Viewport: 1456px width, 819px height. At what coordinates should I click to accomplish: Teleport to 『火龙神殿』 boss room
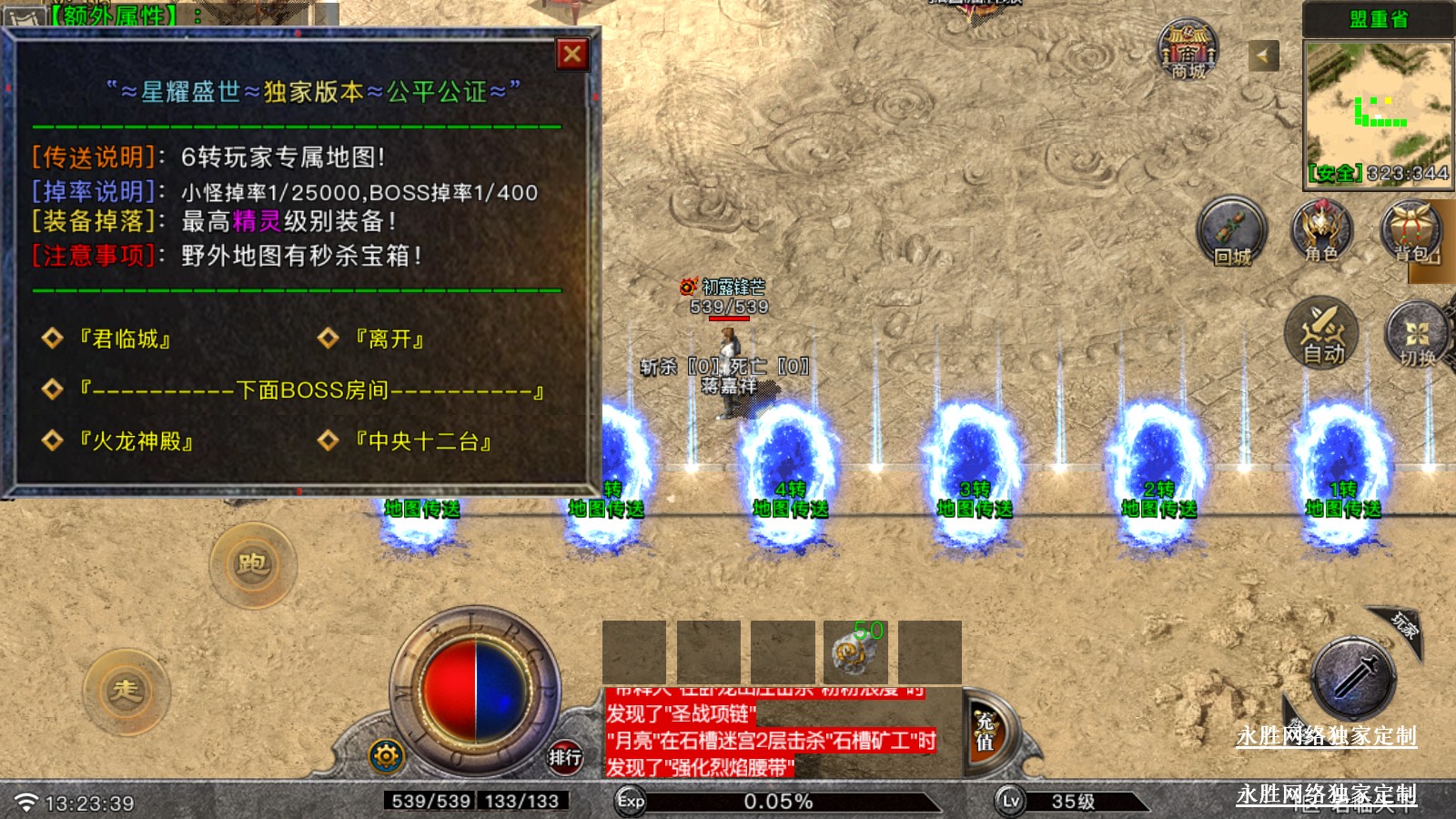click(136, 441)
